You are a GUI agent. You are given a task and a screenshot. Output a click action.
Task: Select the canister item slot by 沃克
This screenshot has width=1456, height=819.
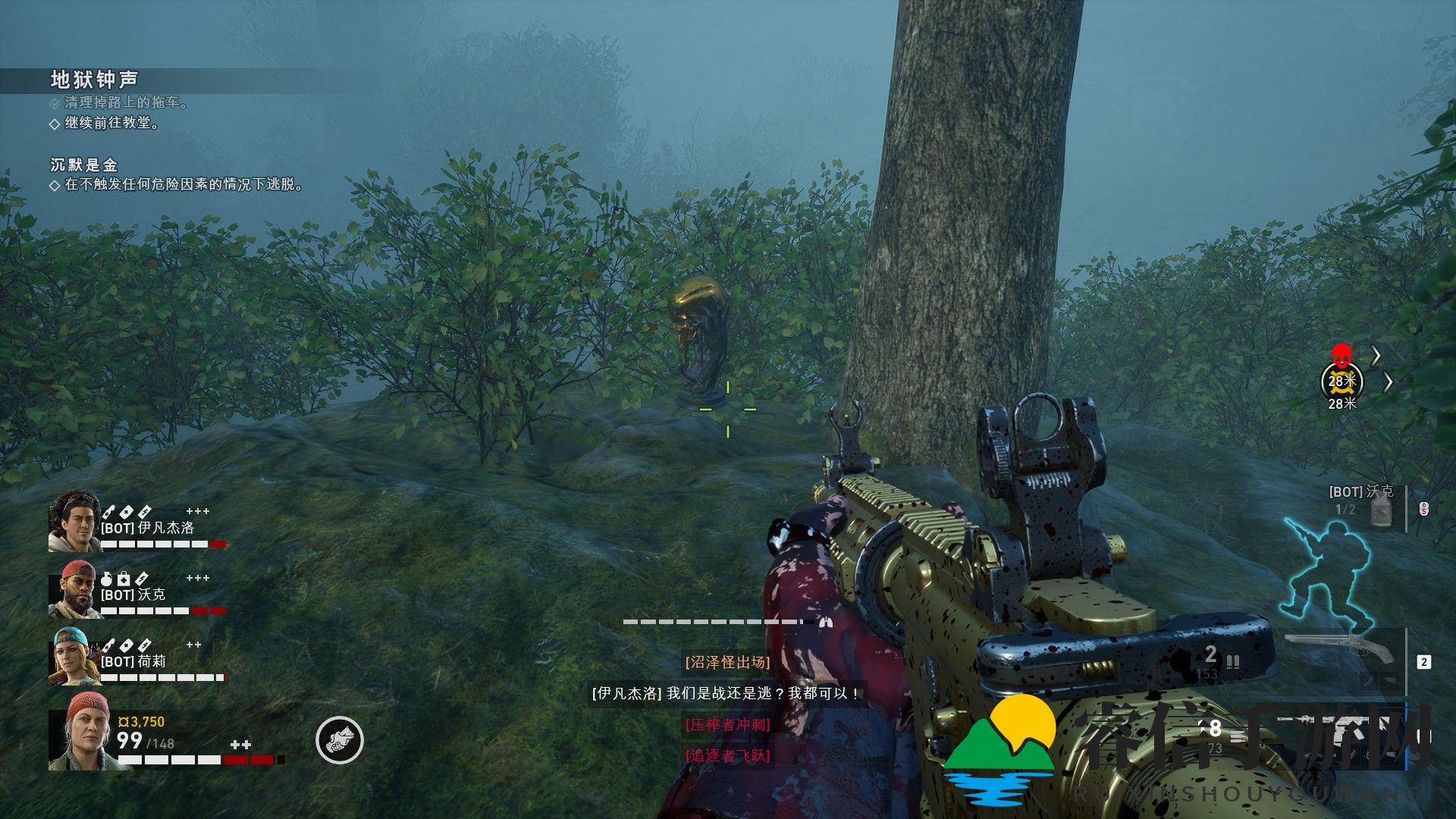1382,511
